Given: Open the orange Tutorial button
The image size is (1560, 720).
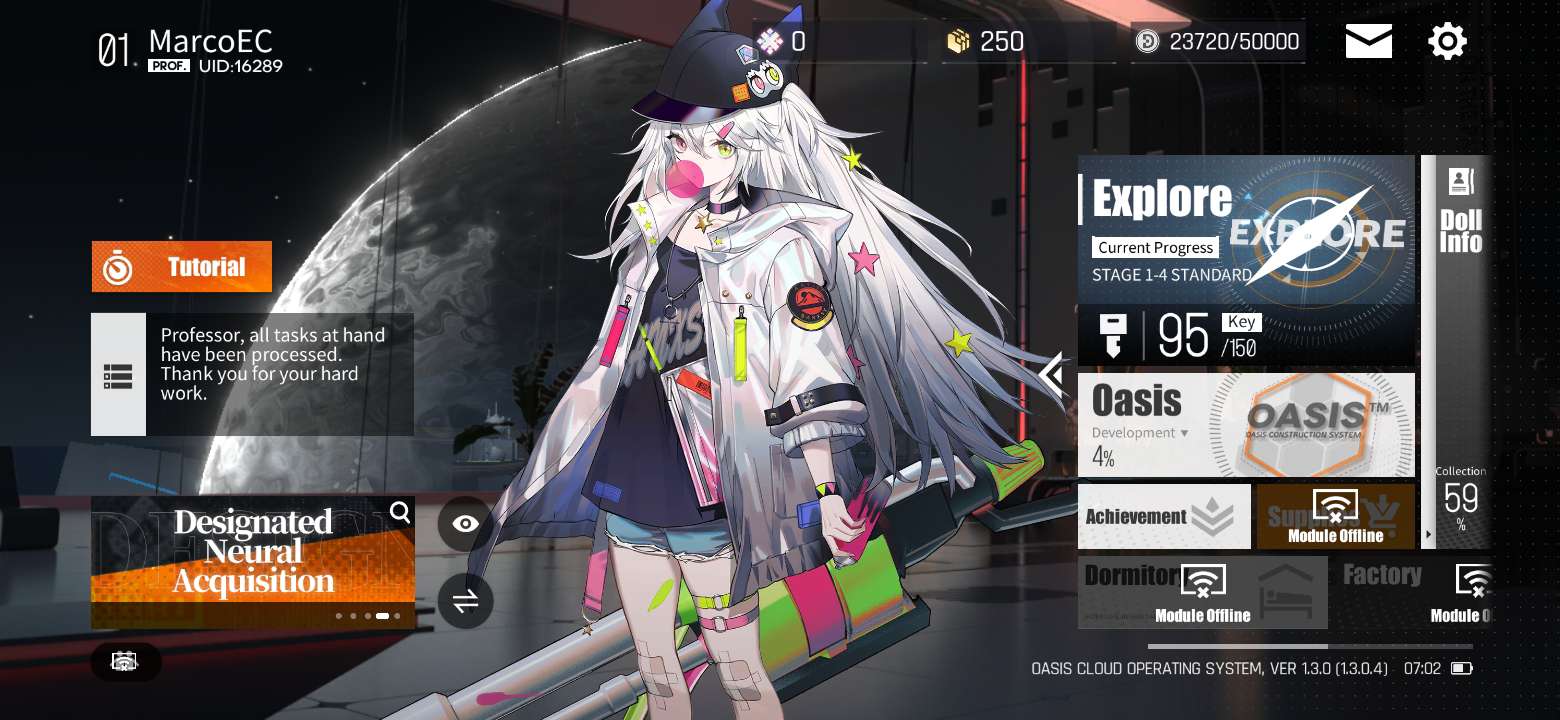Looking at the screenshot, I should pos(182,267).
